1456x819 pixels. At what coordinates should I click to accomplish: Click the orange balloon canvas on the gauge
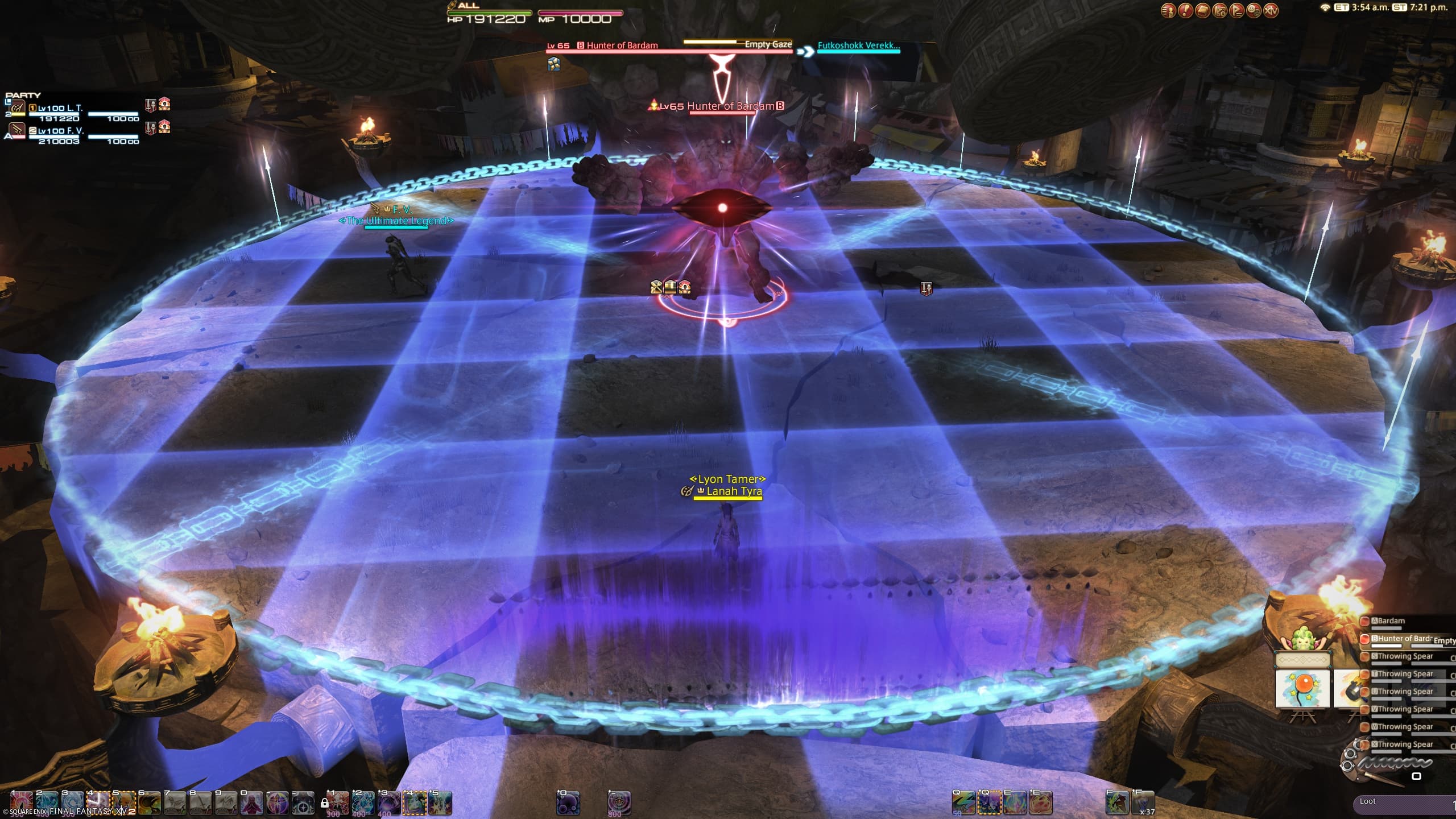(x=1303, y=689)
